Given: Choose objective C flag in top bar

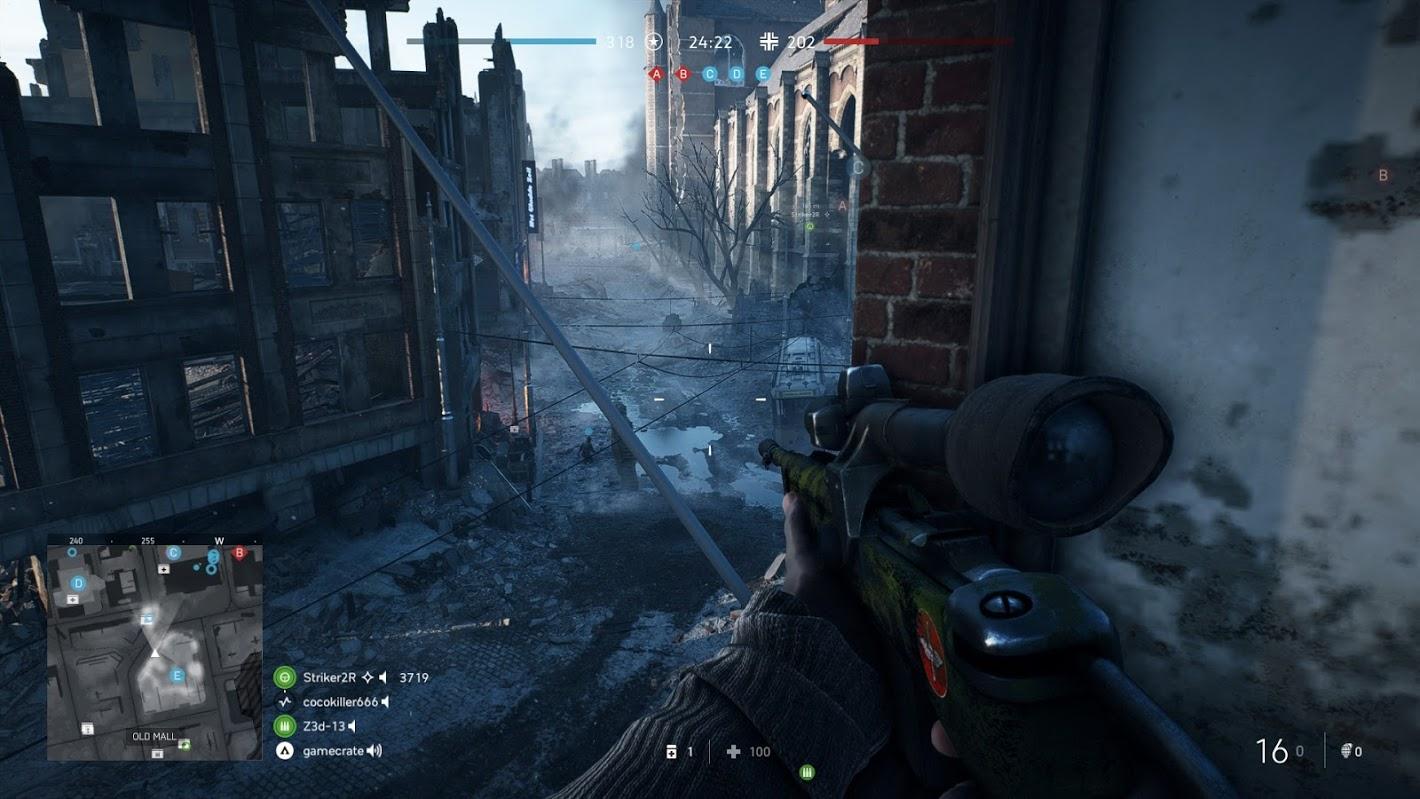Looking at the screenshot, I should coord(710,74).
